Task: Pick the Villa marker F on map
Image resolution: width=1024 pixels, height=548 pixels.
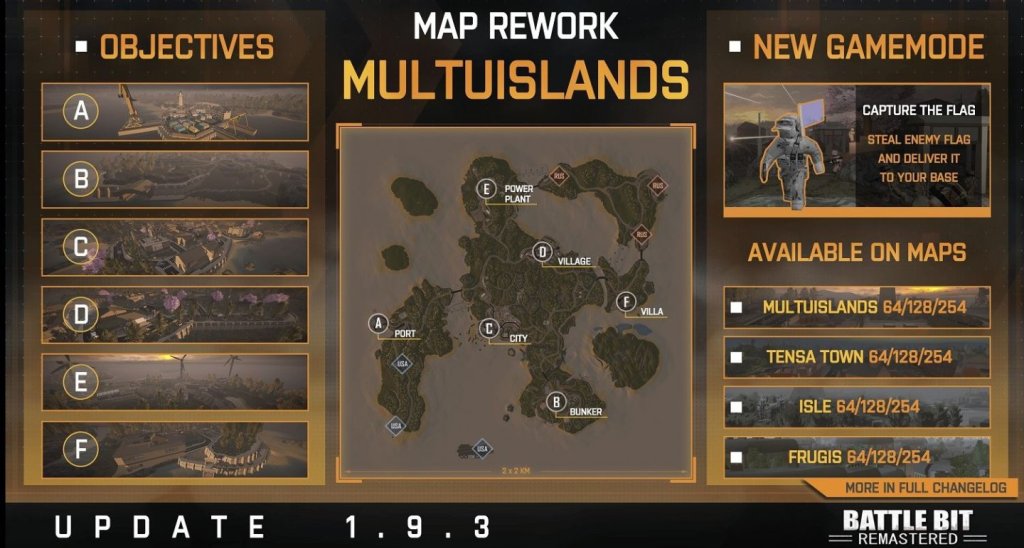Action: pos(624,301)
